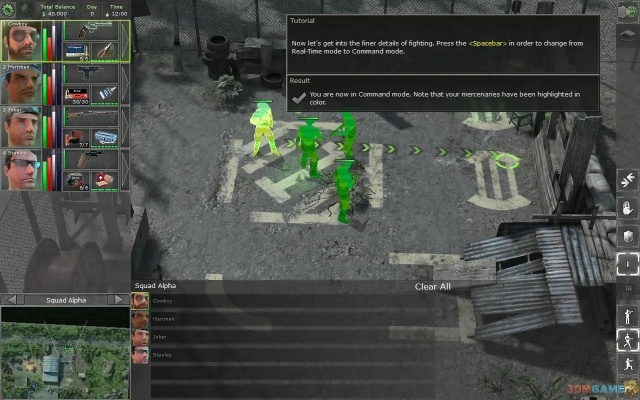Activate the hand stop command icon

[627, 208]
